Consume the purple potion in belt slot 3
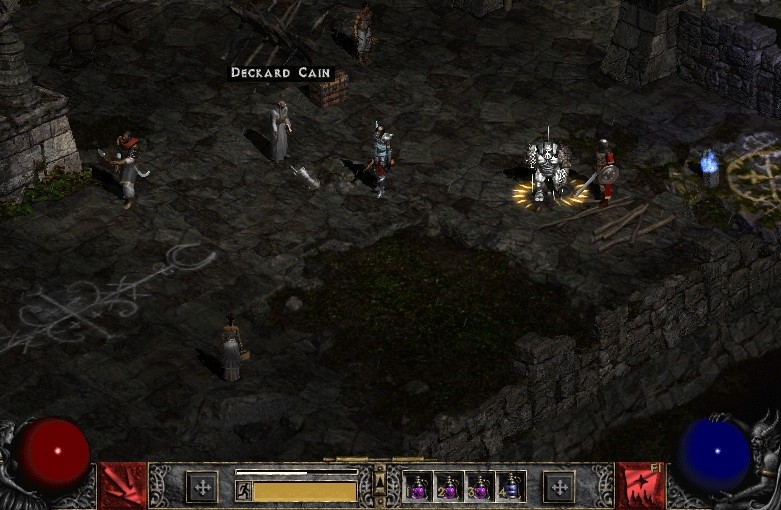The width and height of the screenshot is (781, 510). [x=481, y=487]
